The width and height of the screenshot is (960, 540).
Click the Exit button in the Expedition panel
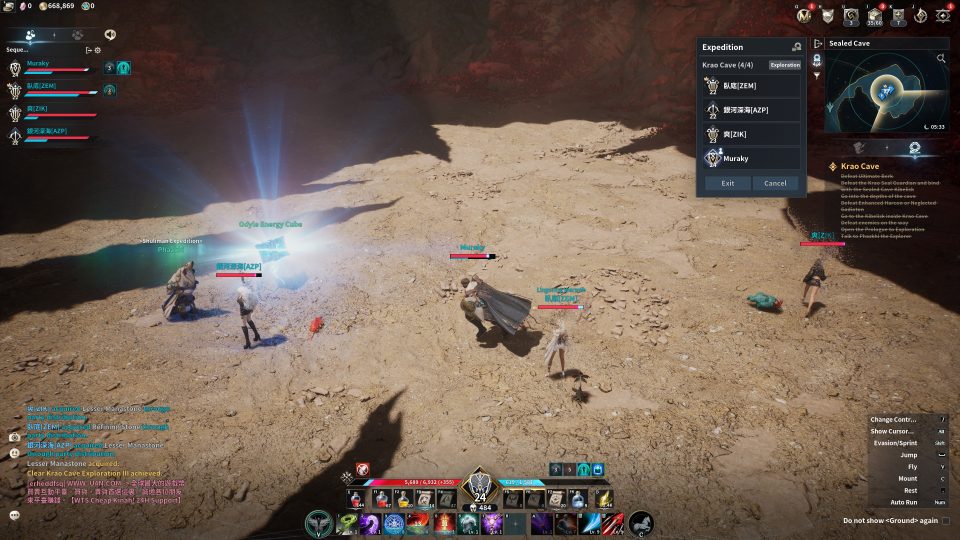(x=727, y=183)
